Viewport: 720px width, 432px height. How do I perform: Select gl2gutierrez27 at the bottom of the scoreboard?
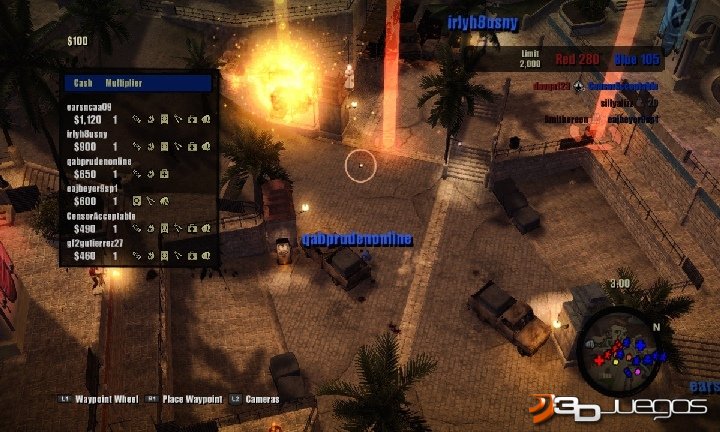click(137, 250)
